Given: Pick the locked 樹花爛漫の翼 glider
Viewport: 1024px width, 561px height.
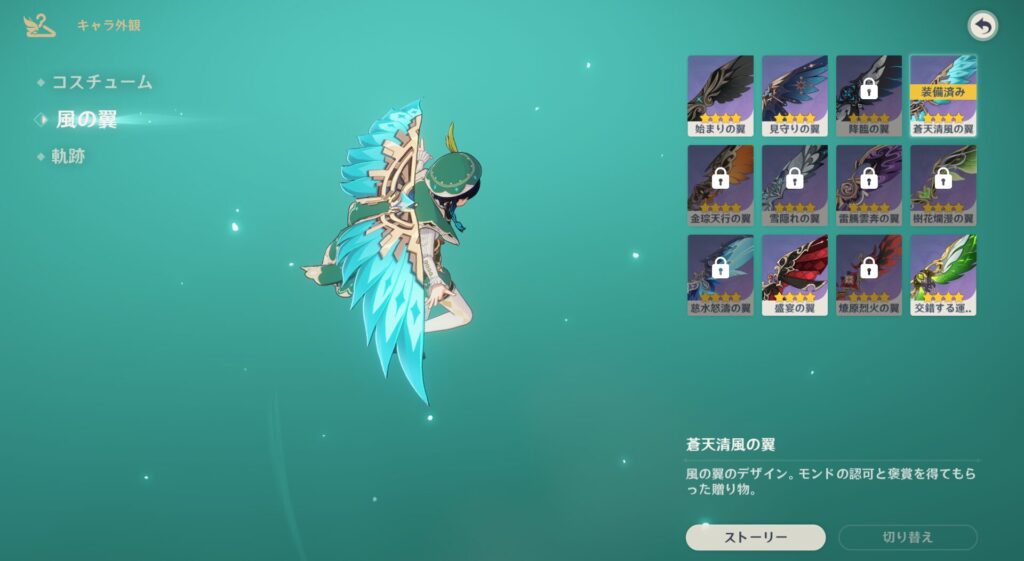Looking at the screenshot, I should pyautogui.click(x=943, y=185).
